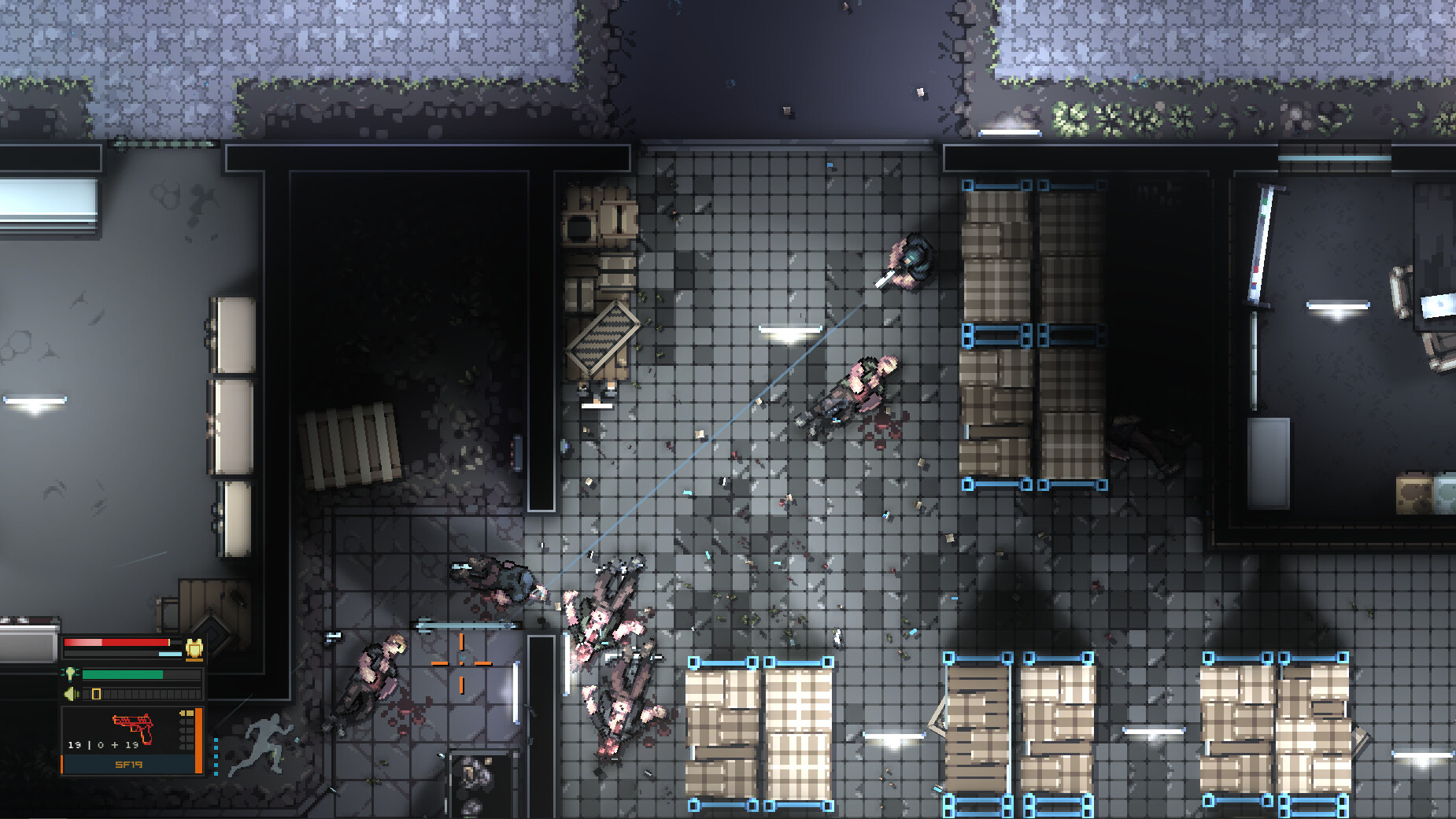Viewport: 1456px width, 819px height.
Task: Click the ammo counter reading 19 | 0 + 19
Action: 103,745
